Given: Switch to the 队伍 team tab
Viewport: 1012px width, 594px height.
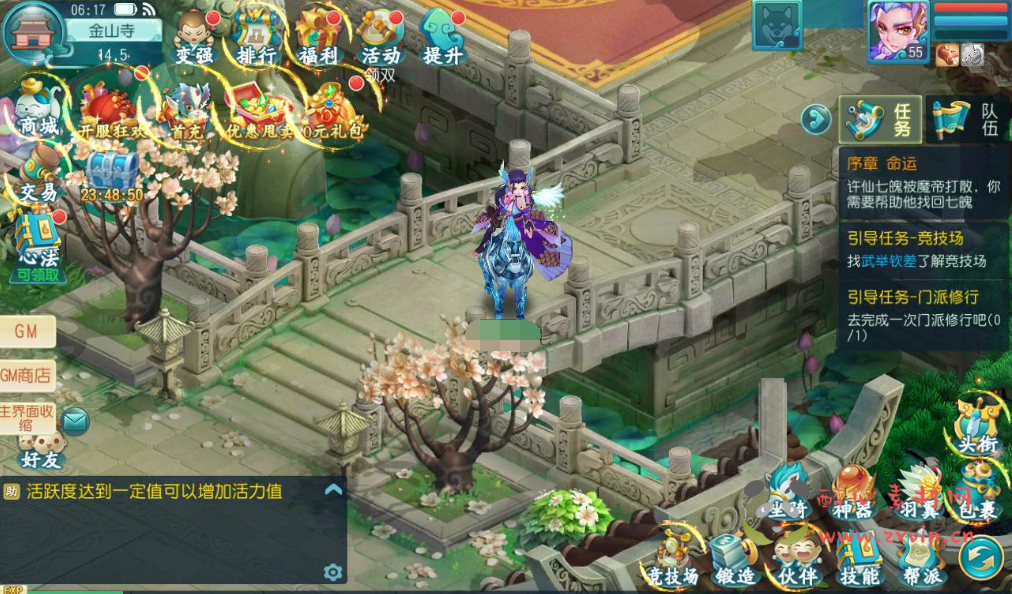Looking at the screenshot, I should tap(967, 120).
